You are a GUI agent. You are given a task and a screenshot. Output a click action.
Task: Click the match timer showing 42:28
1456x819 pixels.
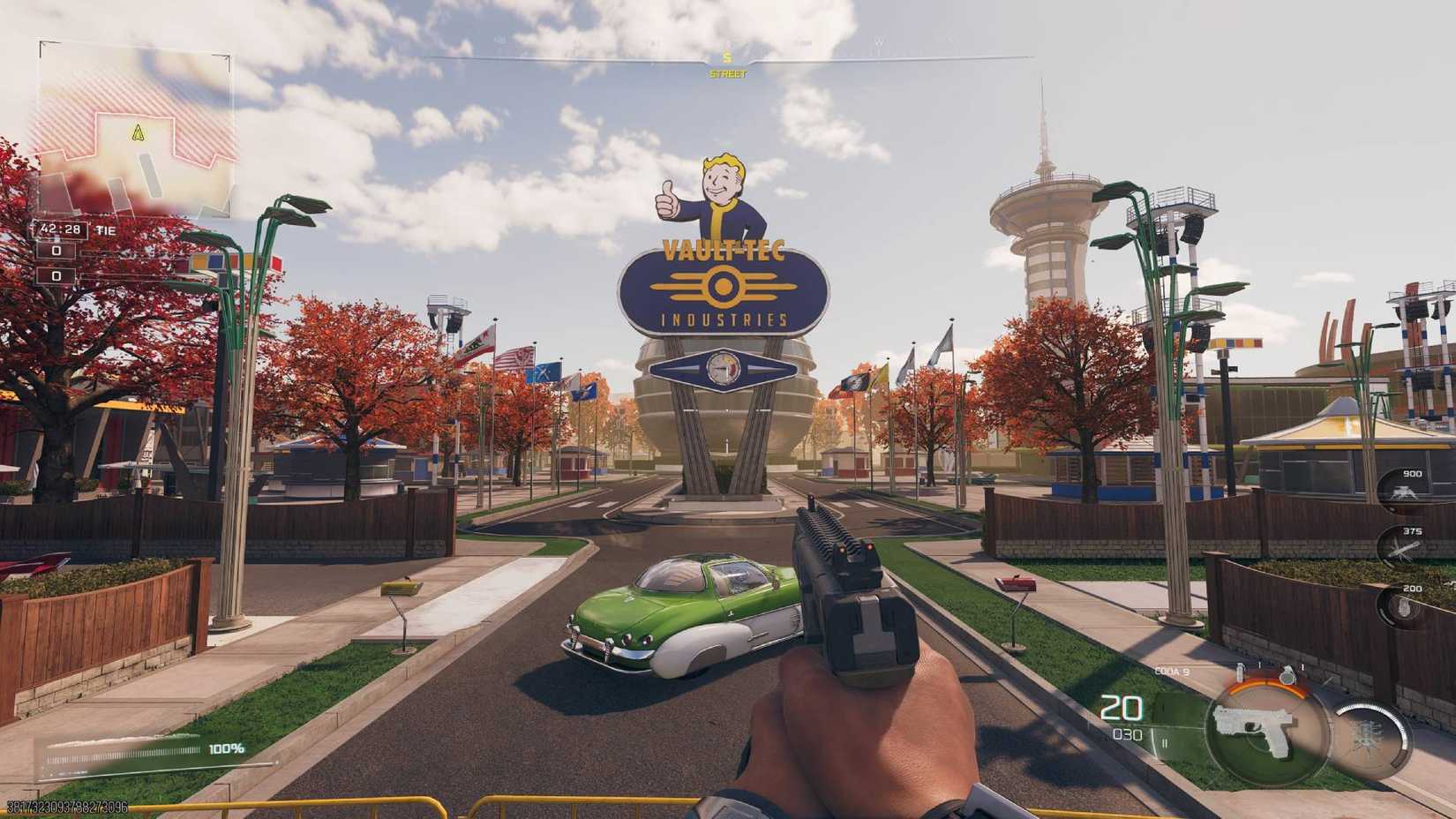coord(61,229)
